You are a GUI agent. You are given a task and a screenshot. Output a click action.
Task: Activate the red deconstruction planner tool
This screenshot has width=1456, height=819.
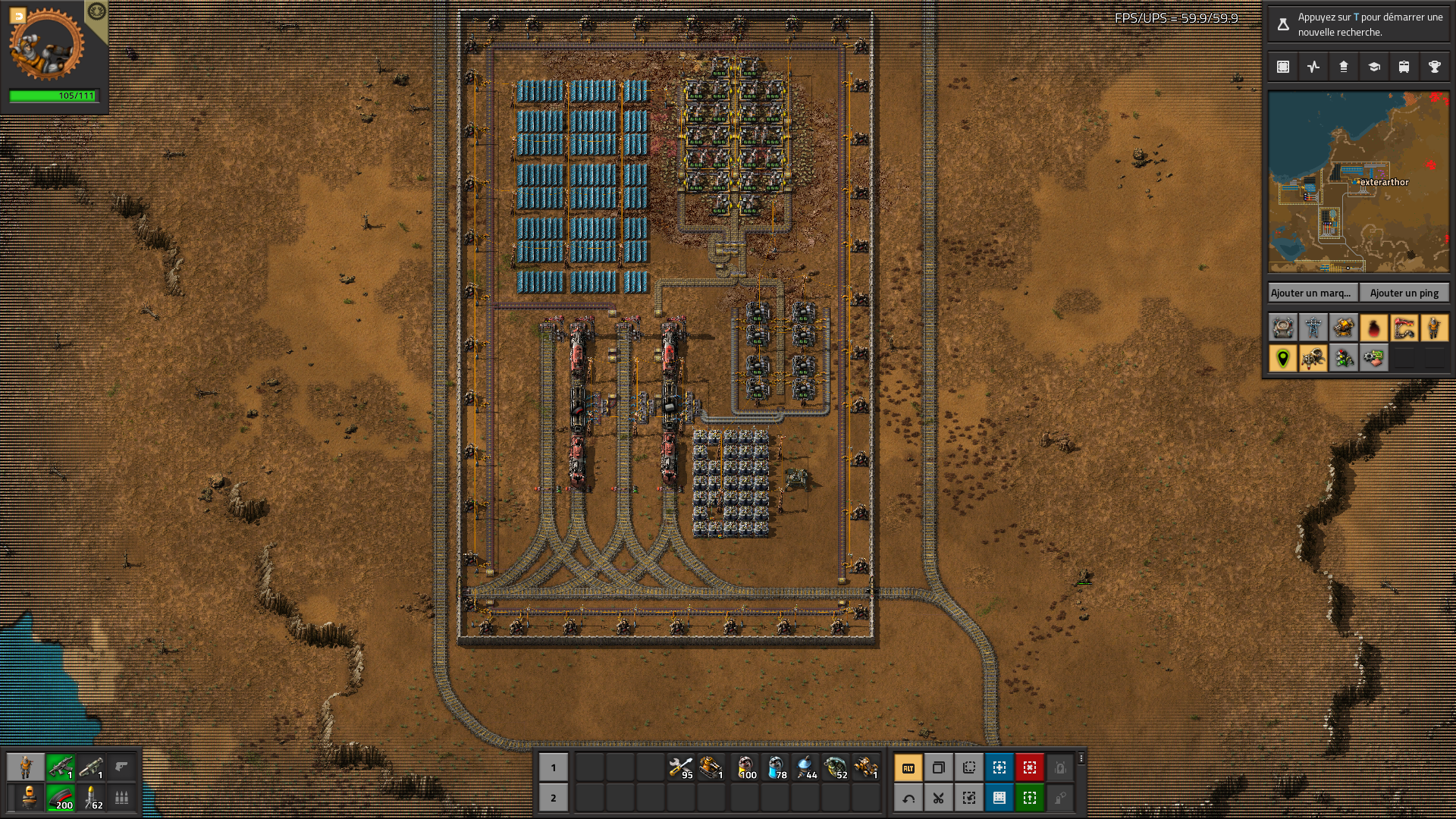pyautogui.click(x=1030, y=767)
